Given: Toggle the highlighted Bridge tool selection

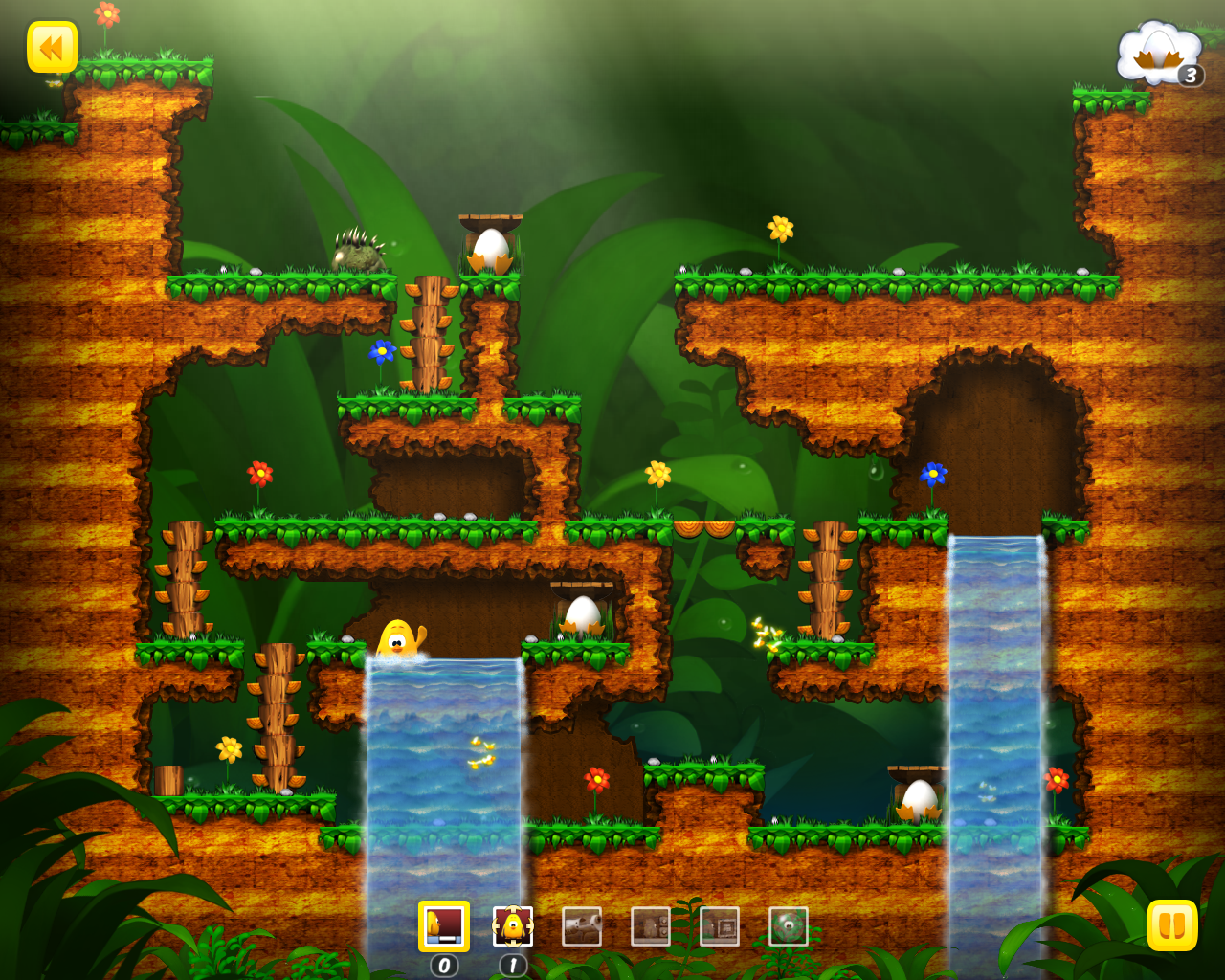Looking at the screenshot, I should 445,925.
